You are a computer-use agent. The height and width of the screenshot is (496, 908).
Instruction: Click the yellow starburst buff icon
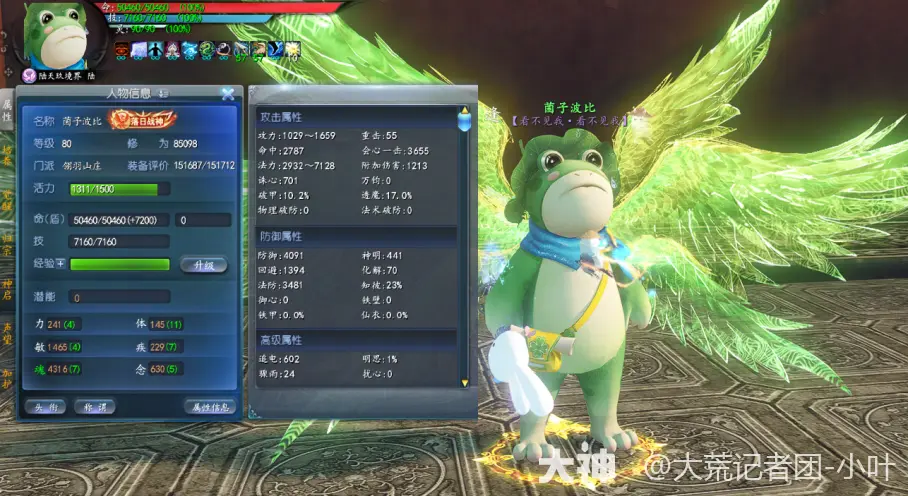[291, 48]
